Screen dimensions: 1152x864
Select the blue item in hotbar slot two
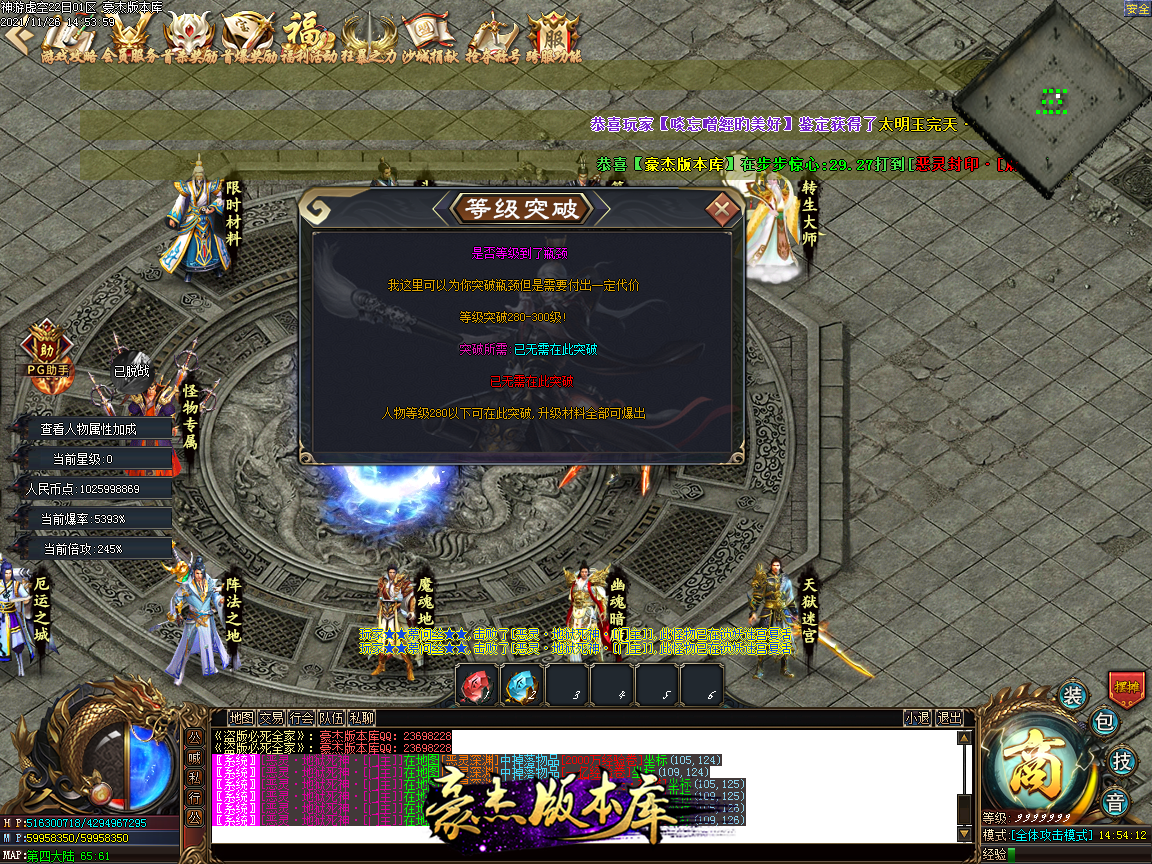[521, 687]
